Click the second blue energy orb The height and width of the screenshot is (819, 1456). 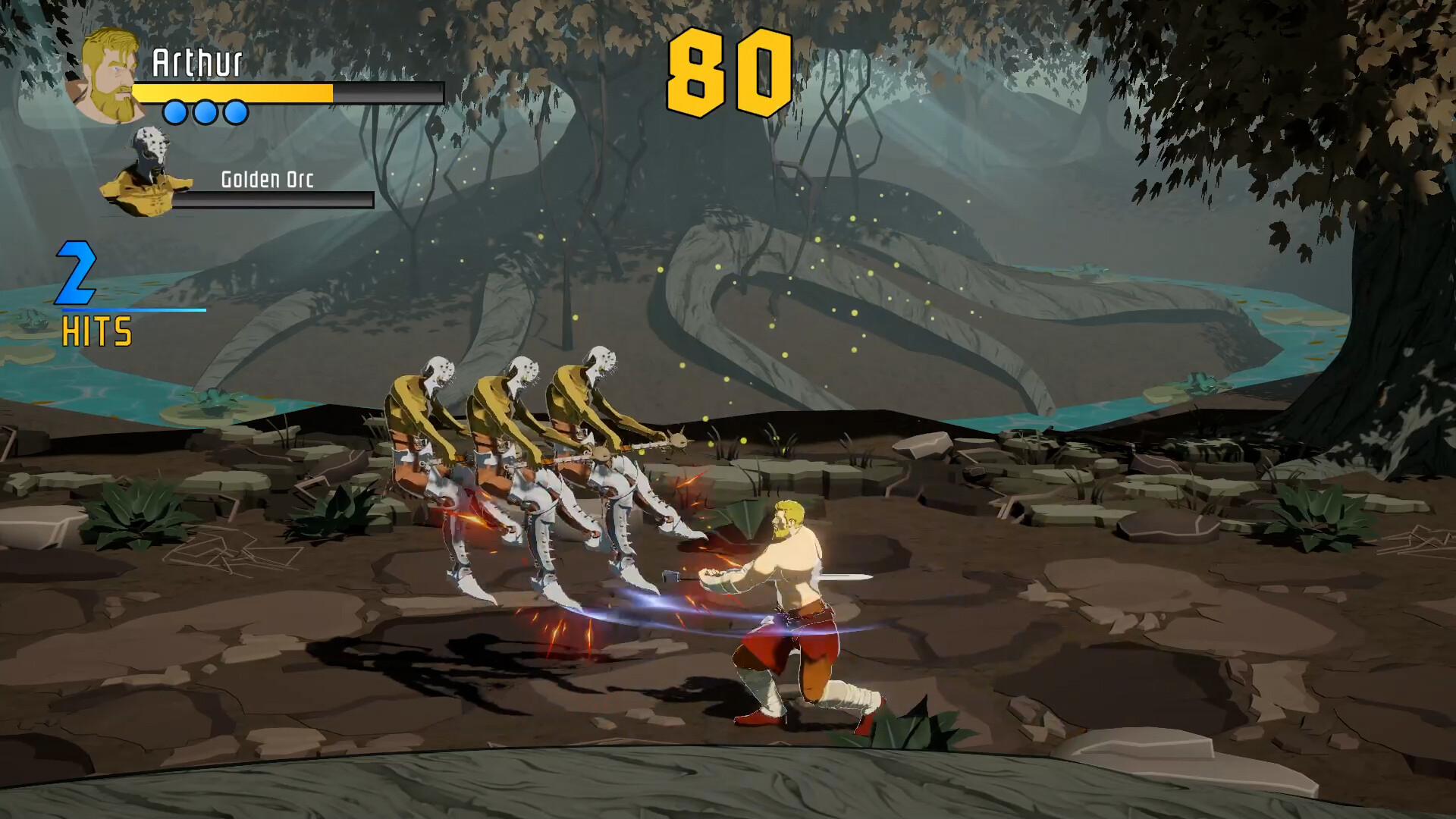pos(206,112)
